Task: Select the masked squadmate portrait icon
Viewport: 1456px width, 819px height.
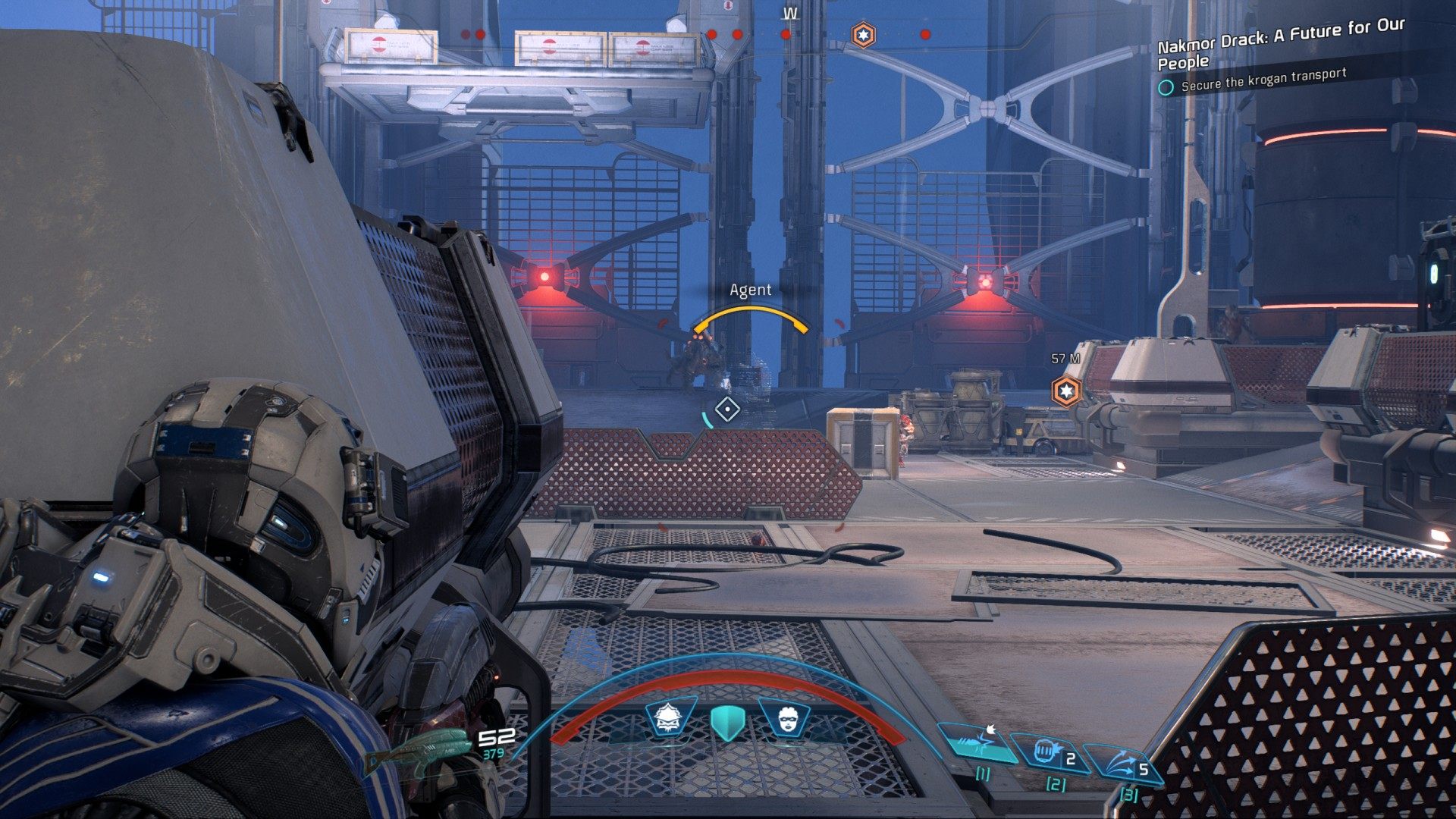Action: pos(785,717)
